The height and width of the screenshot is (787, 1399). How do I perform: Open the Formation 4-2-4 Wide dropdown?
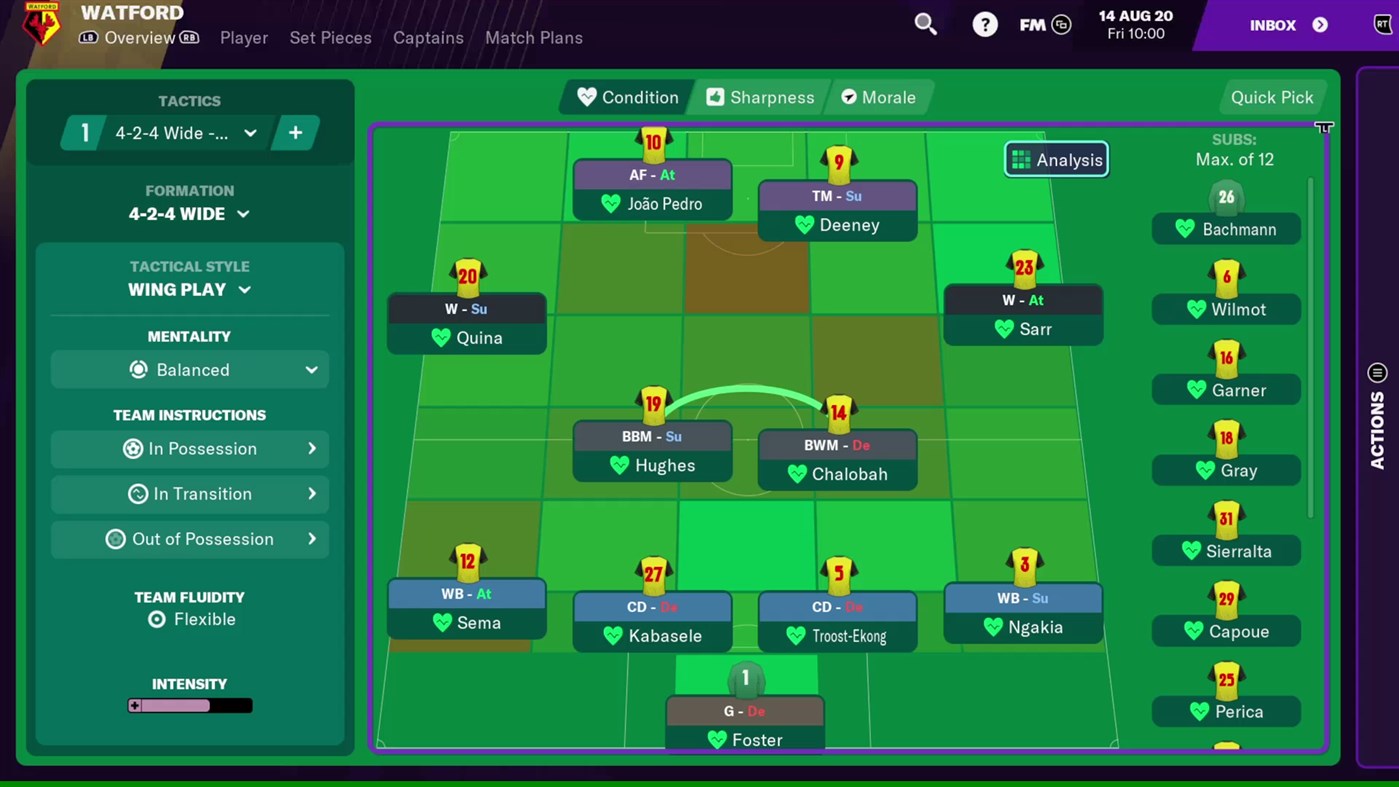pos(189,213)
